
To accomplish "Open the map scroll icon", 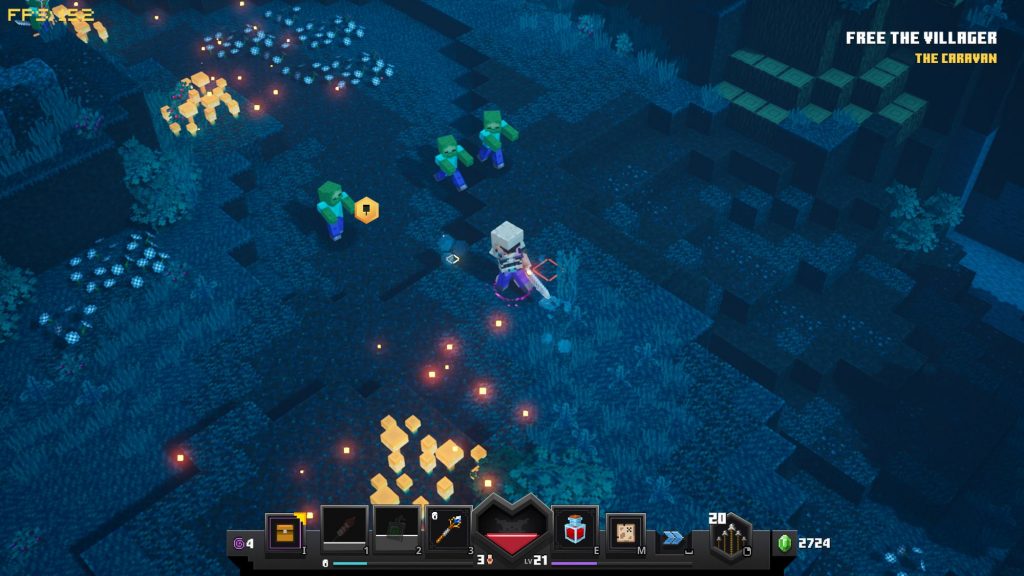I will point(626,531).
